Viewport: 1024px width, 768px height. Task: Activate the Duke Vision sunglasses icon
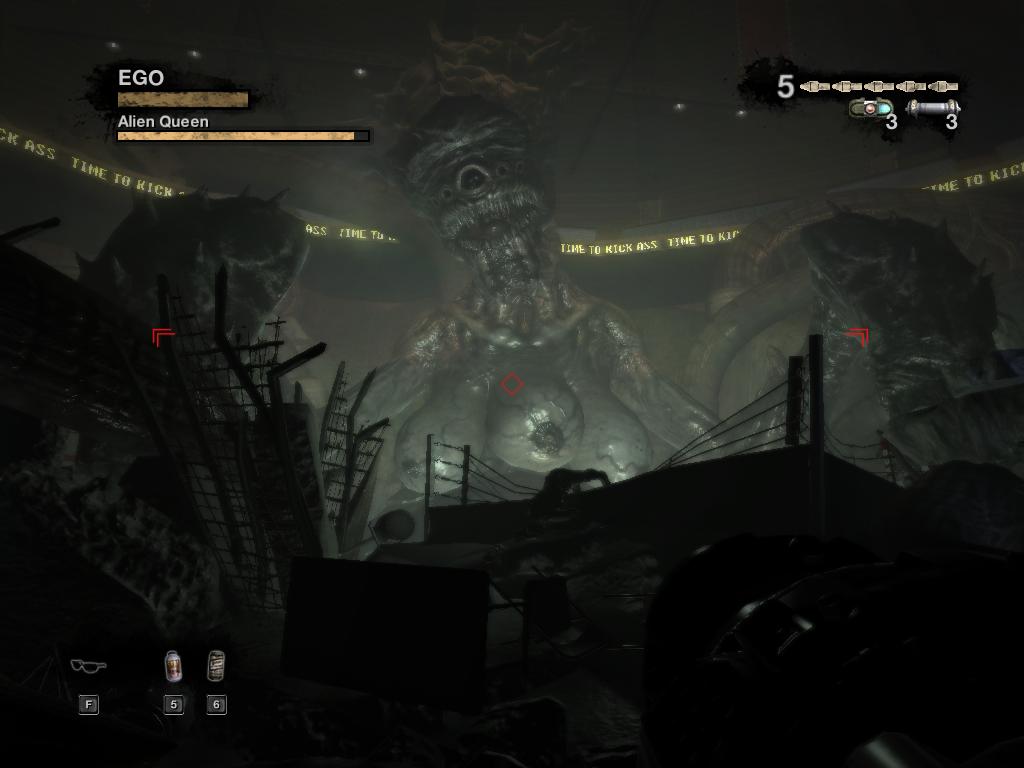coord(88,665)
